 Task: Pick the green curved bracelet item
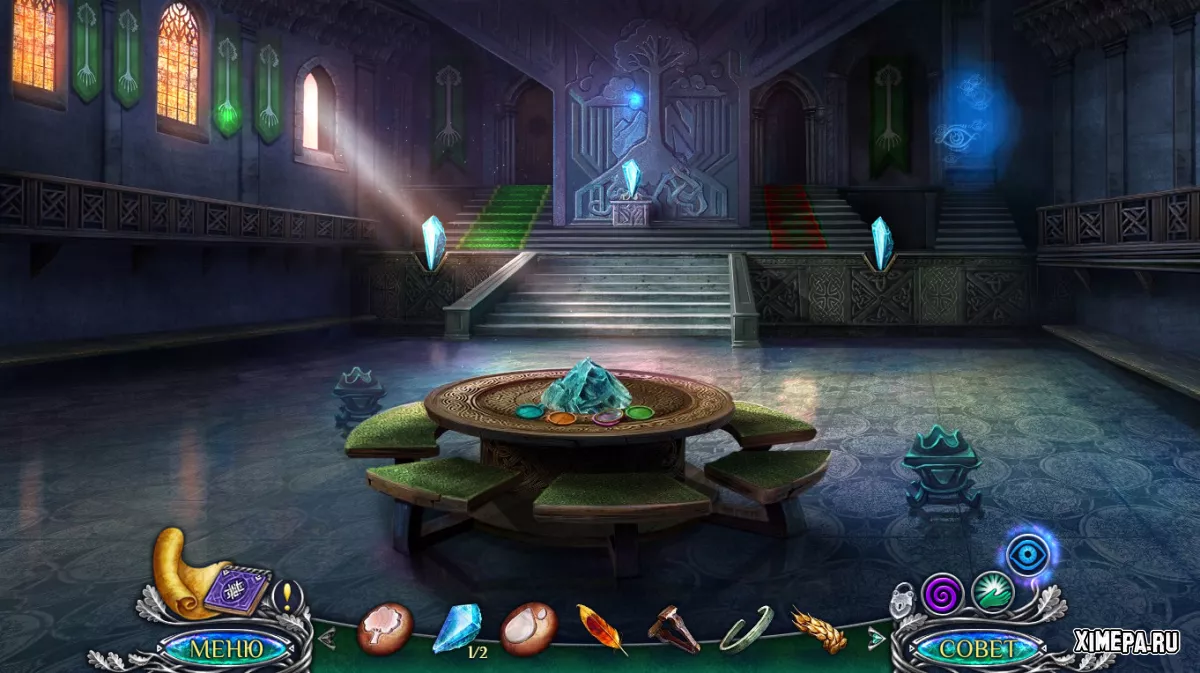[x=746, y=629]
